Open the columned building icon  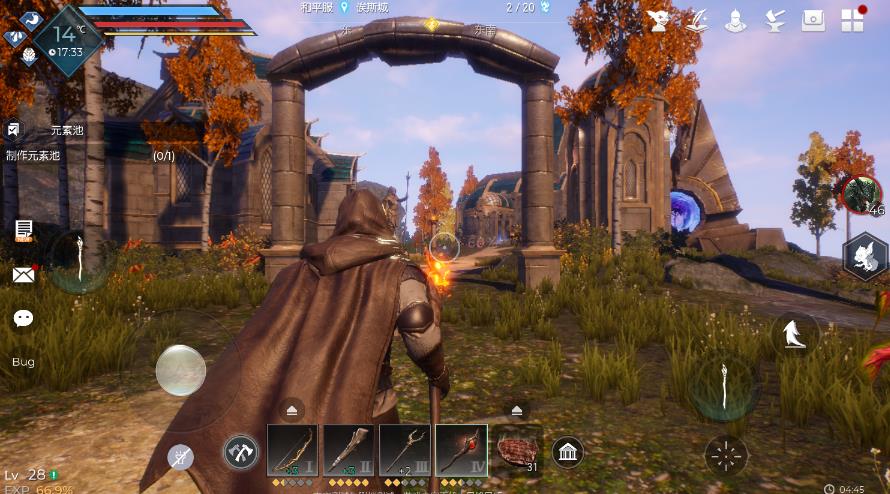tap(568, 452)
